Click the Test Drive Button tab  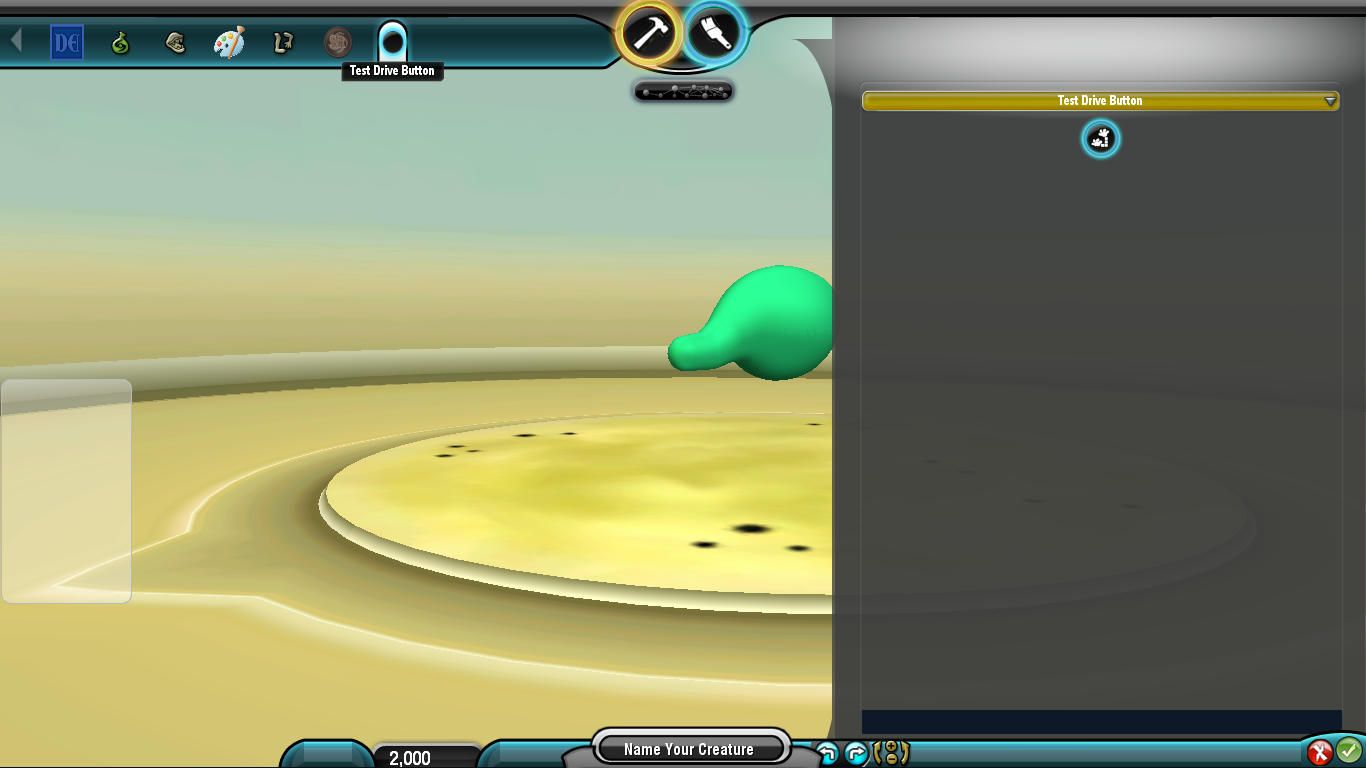392,42
